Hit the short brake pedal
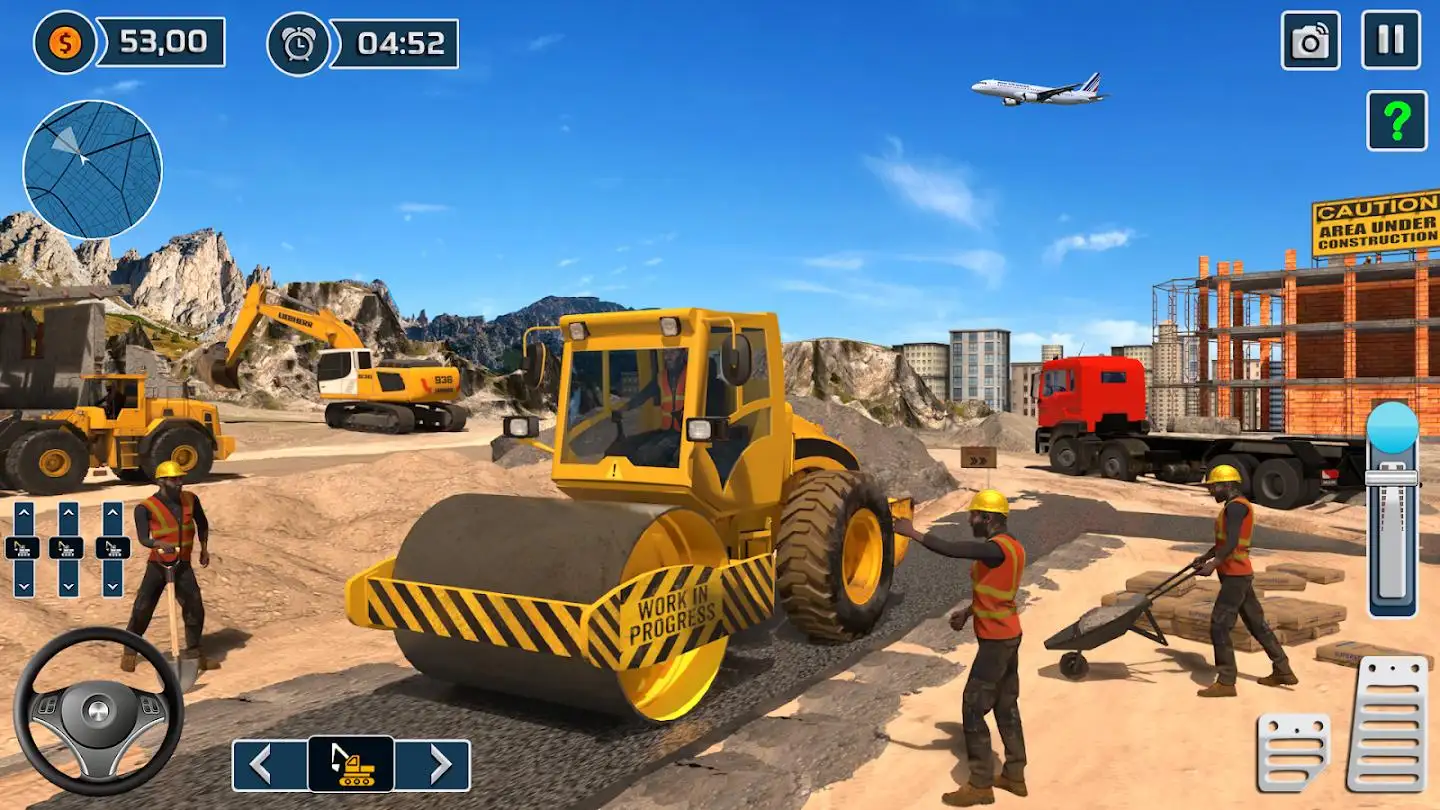 (1293, 752)
